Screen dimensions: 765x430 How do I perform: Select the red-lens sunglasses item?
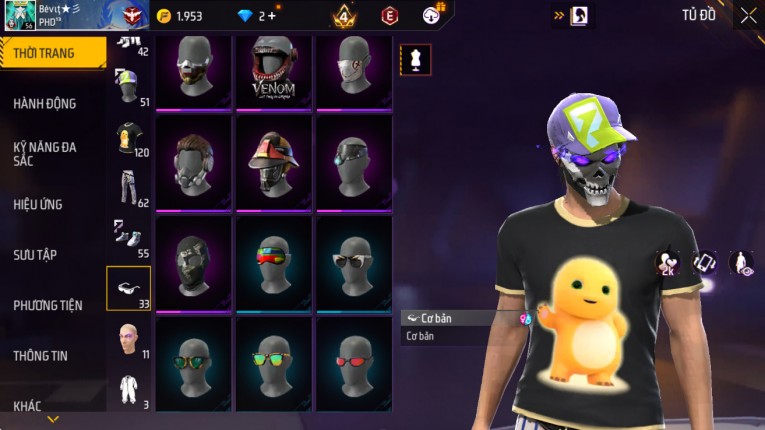[x=353, y=360]
